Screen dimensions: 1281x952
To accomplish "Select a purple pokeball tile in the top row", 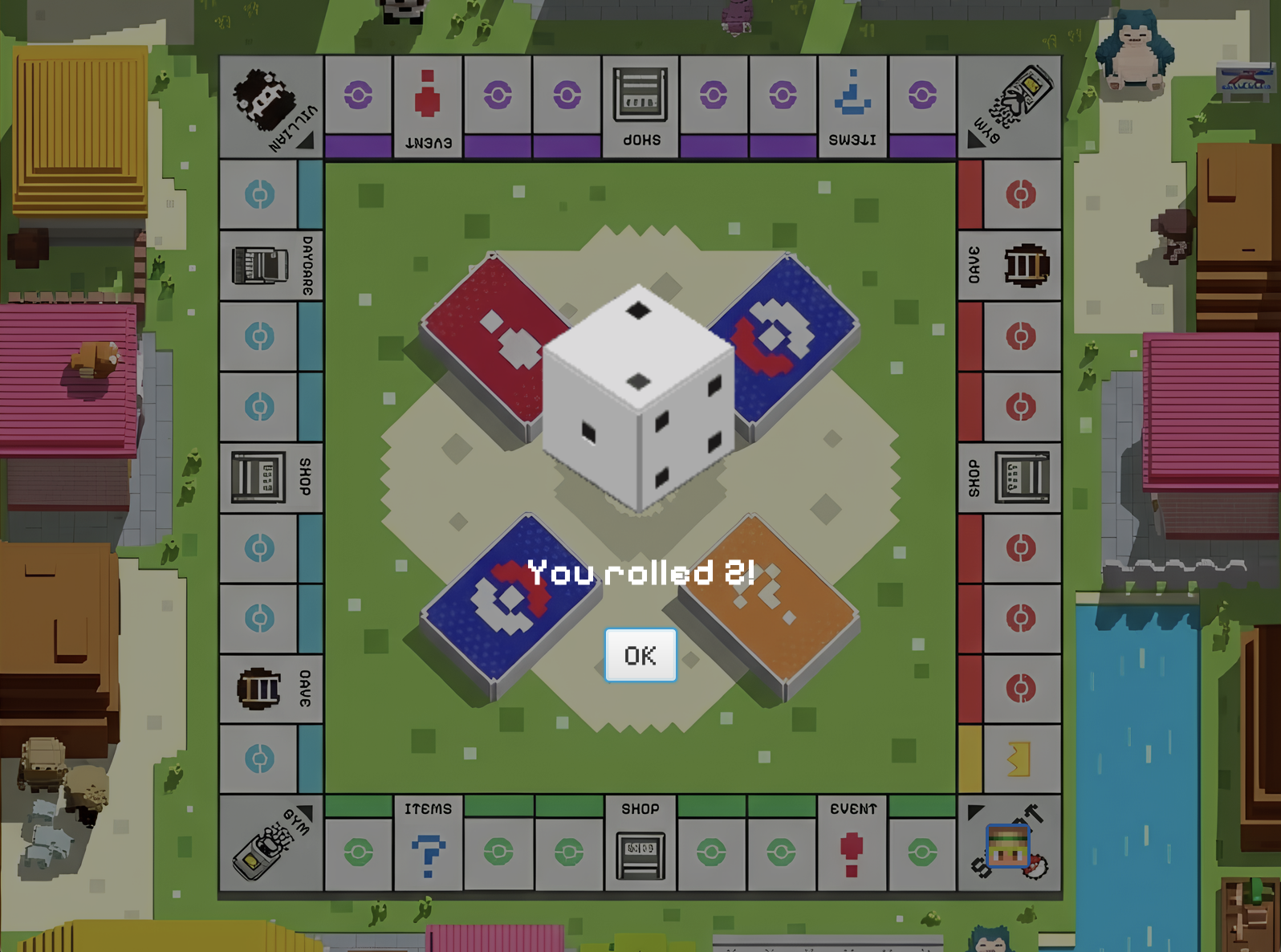I will click(x=360, y=95).
